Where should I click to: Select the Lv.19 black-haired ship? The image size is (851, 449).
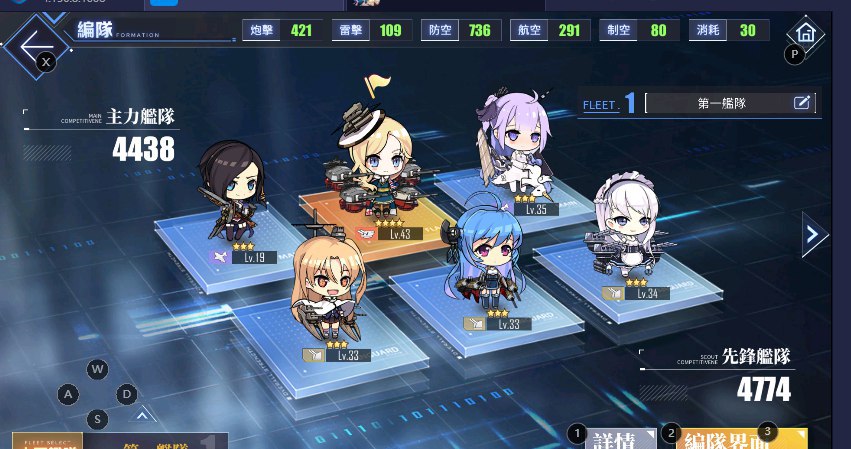click(x=232, y=195)
